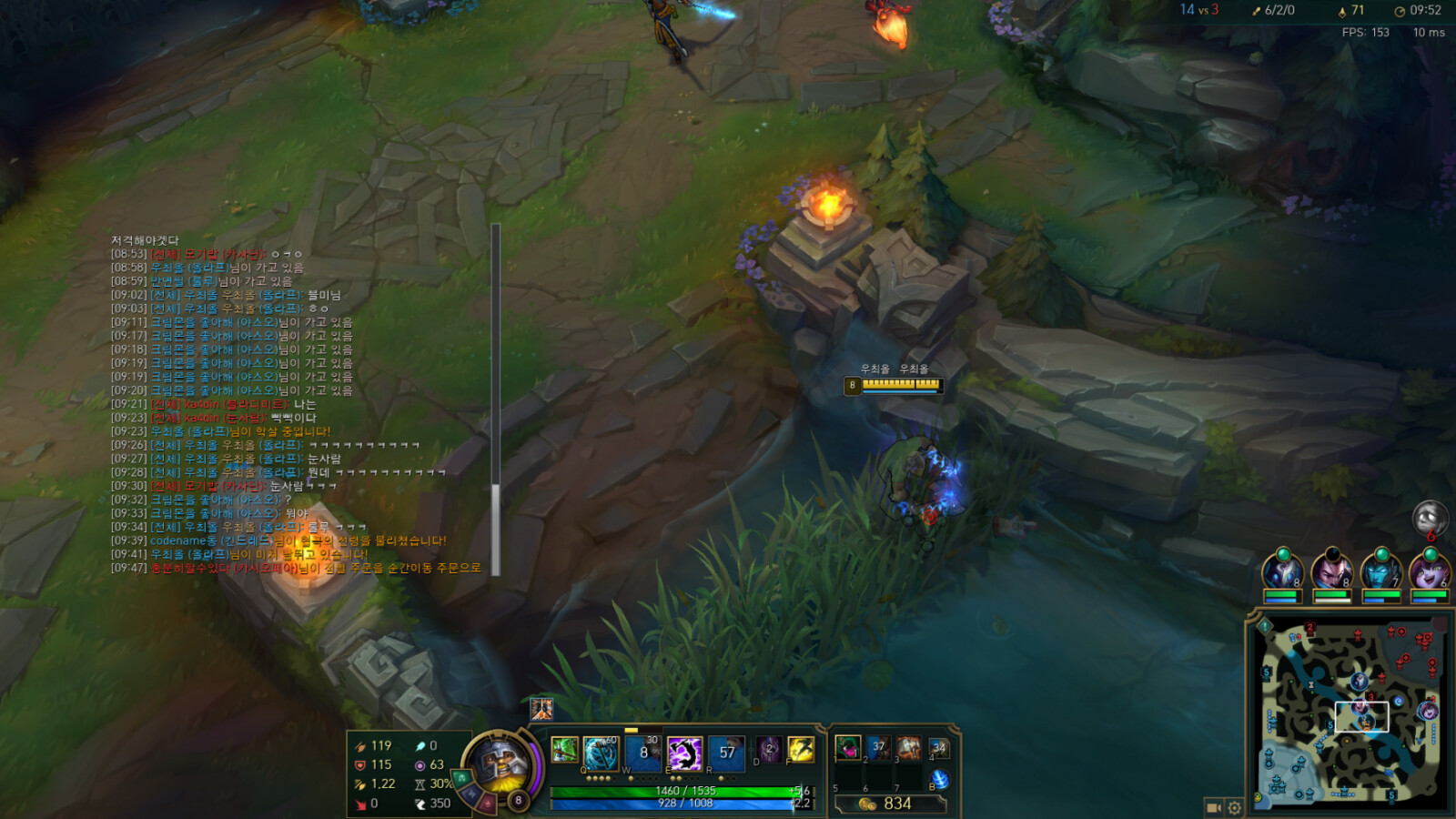
Task: Use the purple Reckless Swing ability (E)
Action: [684, 753]
